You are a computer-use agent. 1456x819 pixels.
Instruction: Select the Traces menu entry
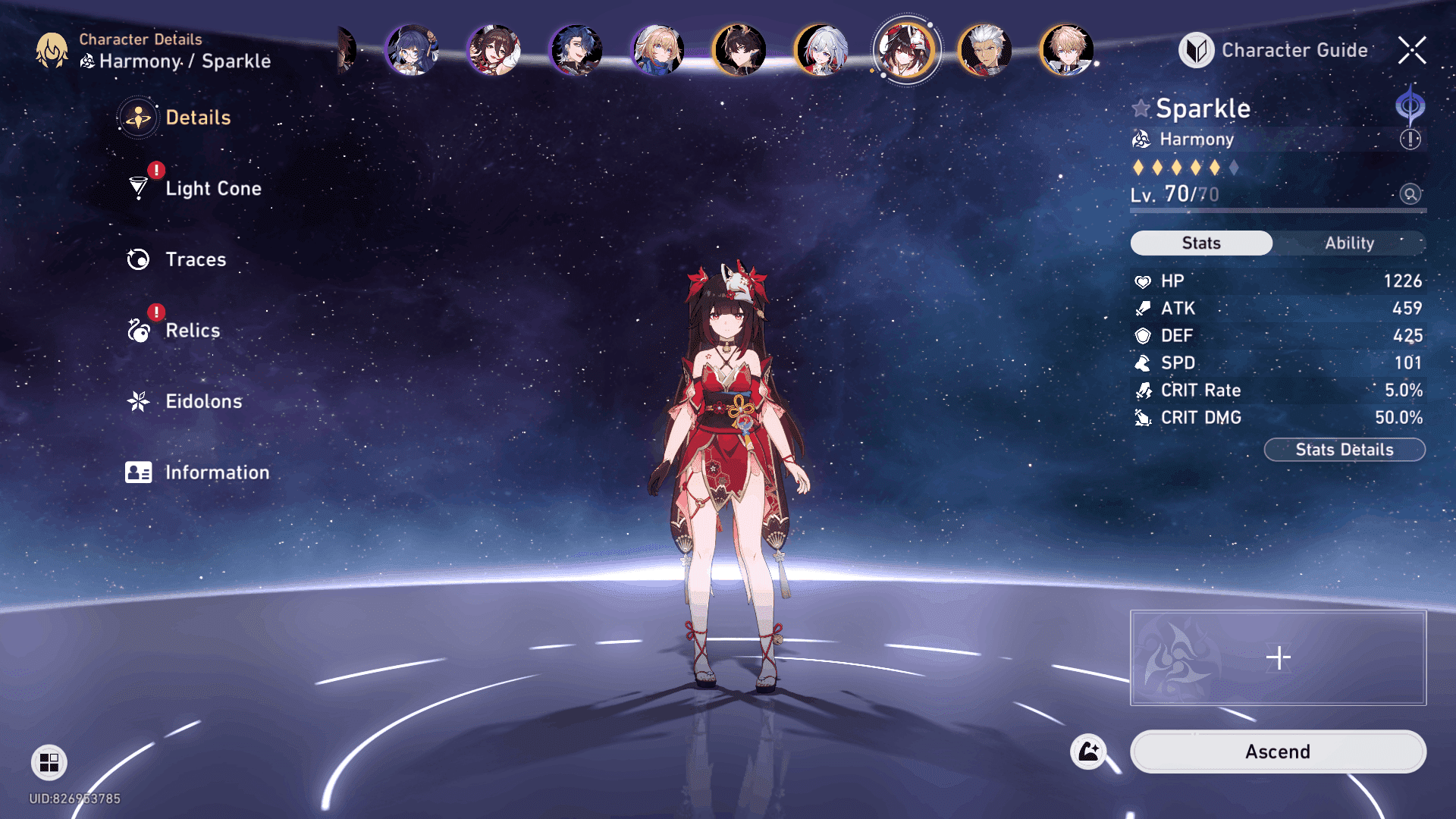point(195,259)
